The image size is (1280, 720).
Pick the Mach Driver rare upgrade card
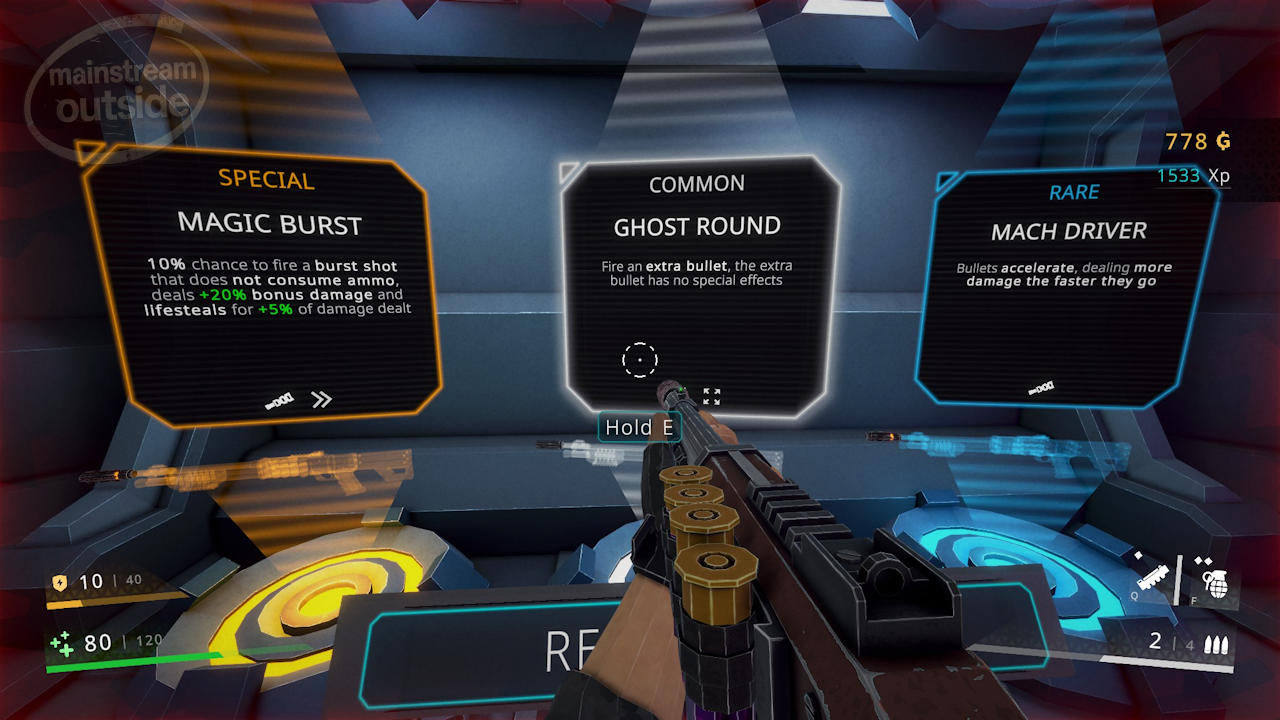[x=1067, y=280]
